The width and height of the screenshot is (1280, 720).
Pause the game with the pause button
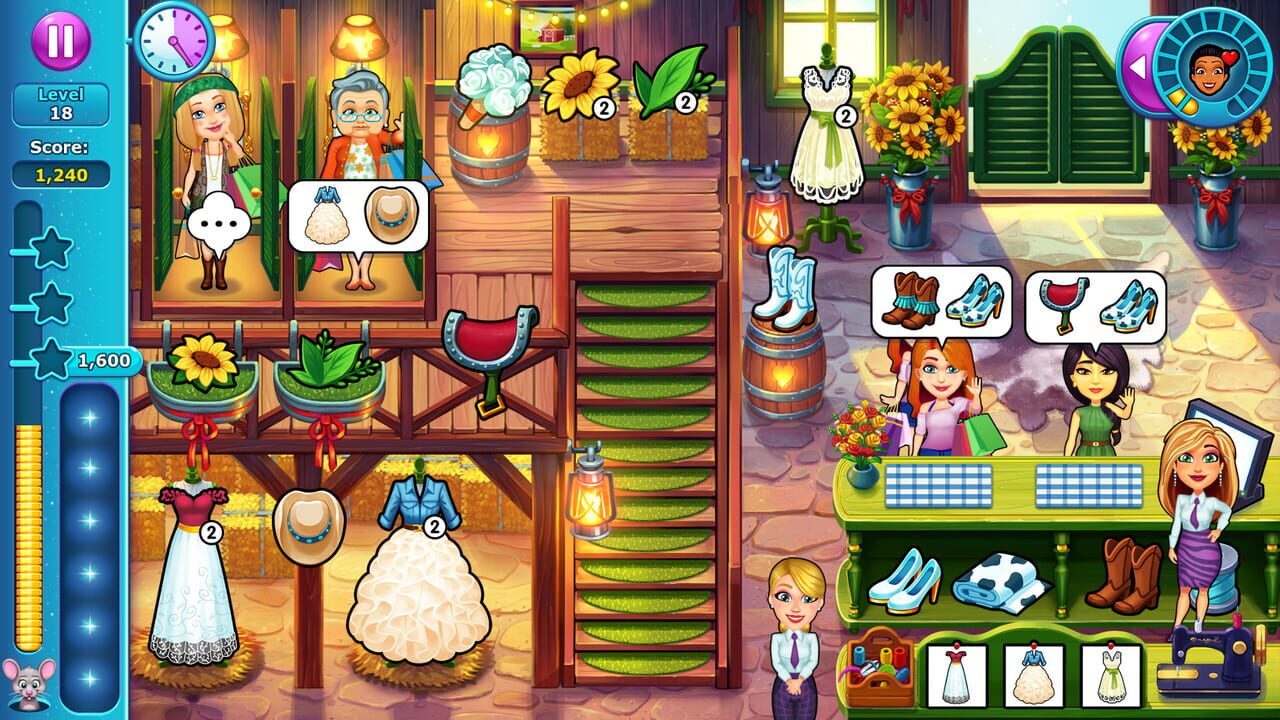tap(60, 40)
